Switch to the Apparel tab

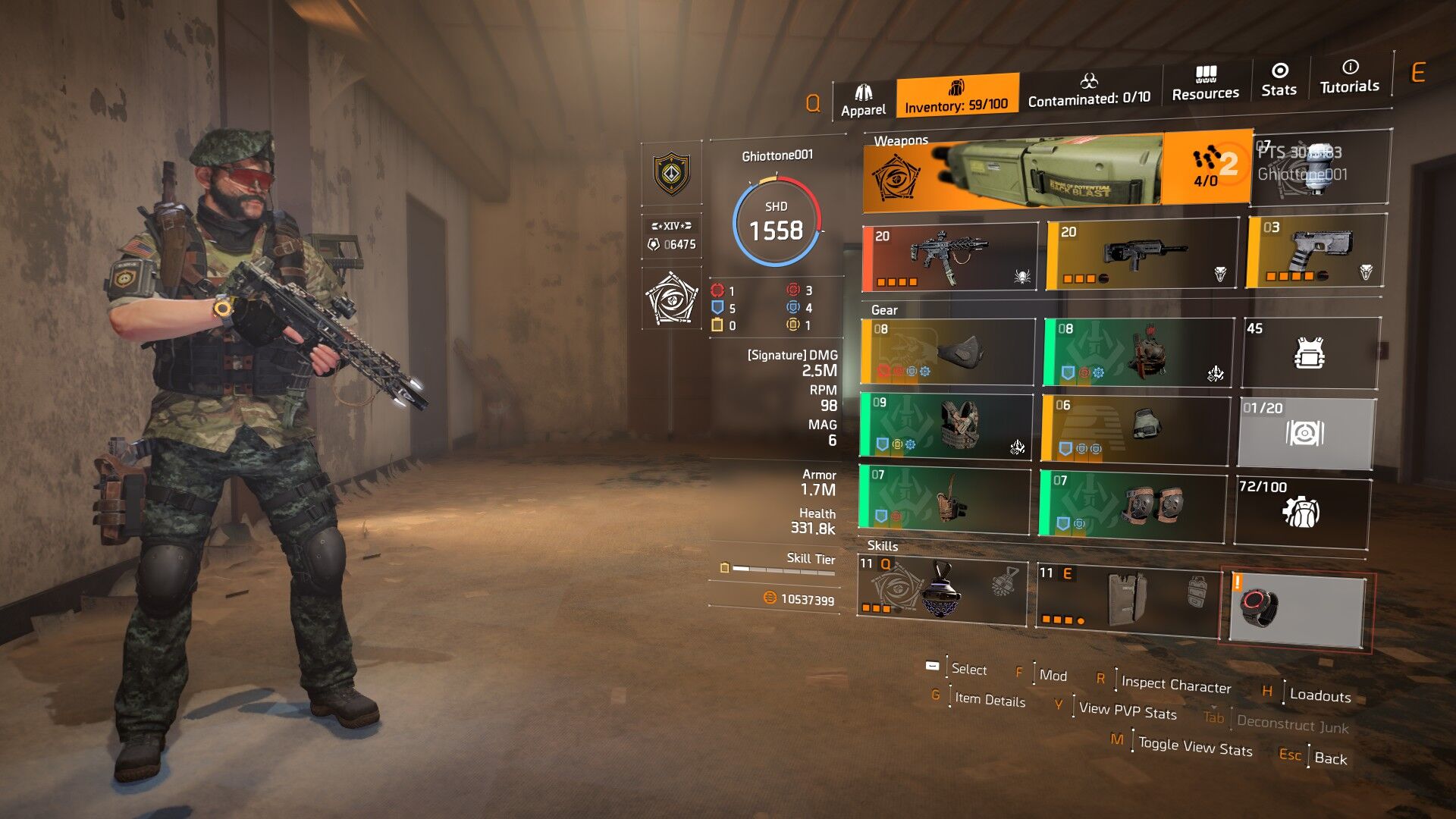(x=863, y=101)
